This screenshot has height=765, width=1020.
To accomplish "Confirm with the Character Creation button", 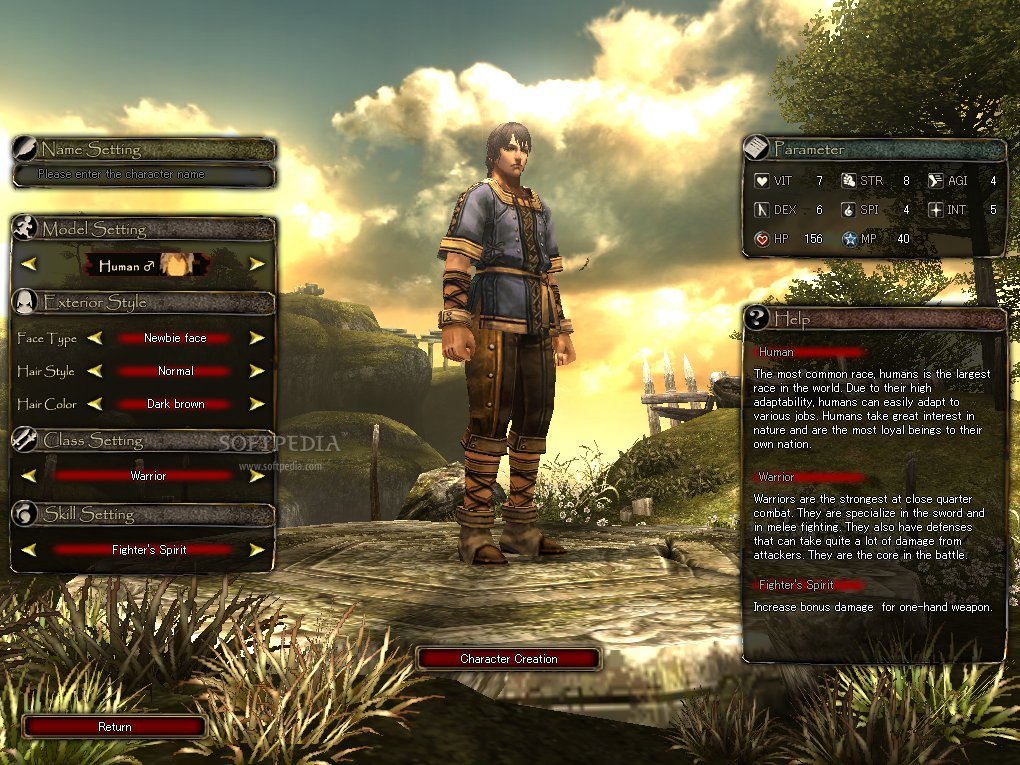I will click(508, 659).
